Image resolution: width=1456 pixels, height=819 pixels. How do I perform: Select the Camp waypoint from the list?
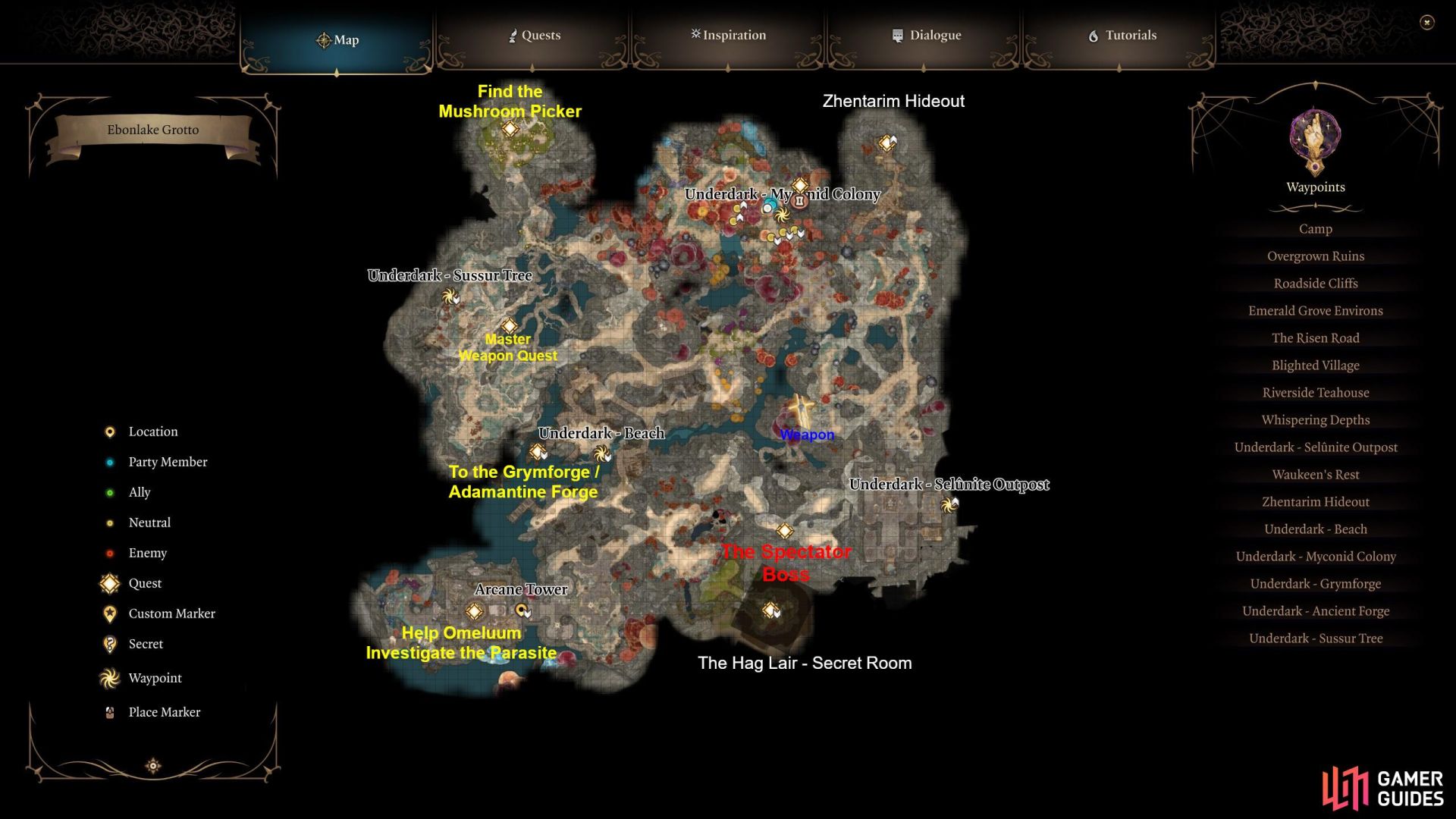(1315, 228)
